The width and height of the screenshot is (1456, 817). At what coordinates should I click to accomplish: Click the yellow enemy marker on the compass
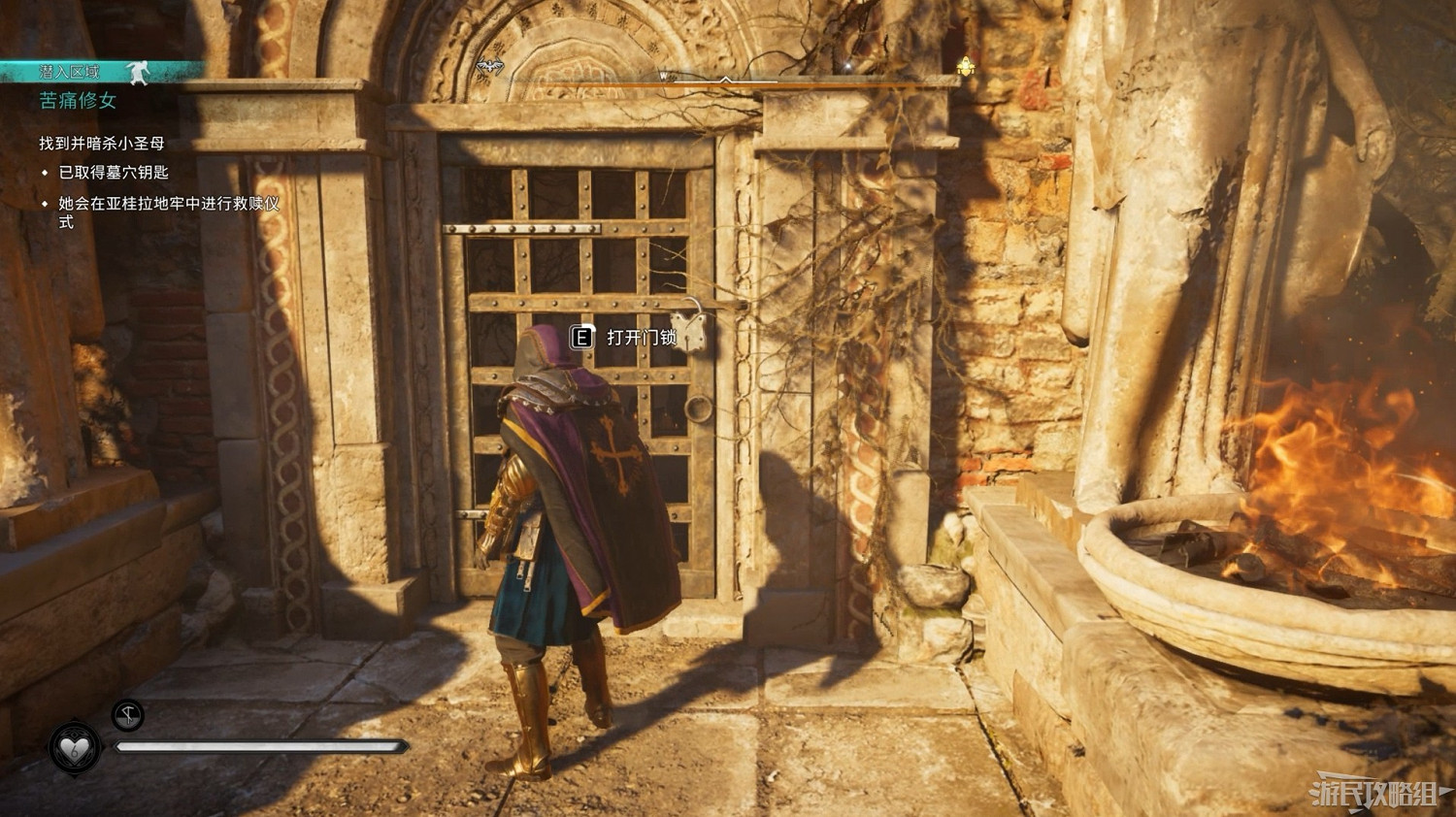coord(965,66)
